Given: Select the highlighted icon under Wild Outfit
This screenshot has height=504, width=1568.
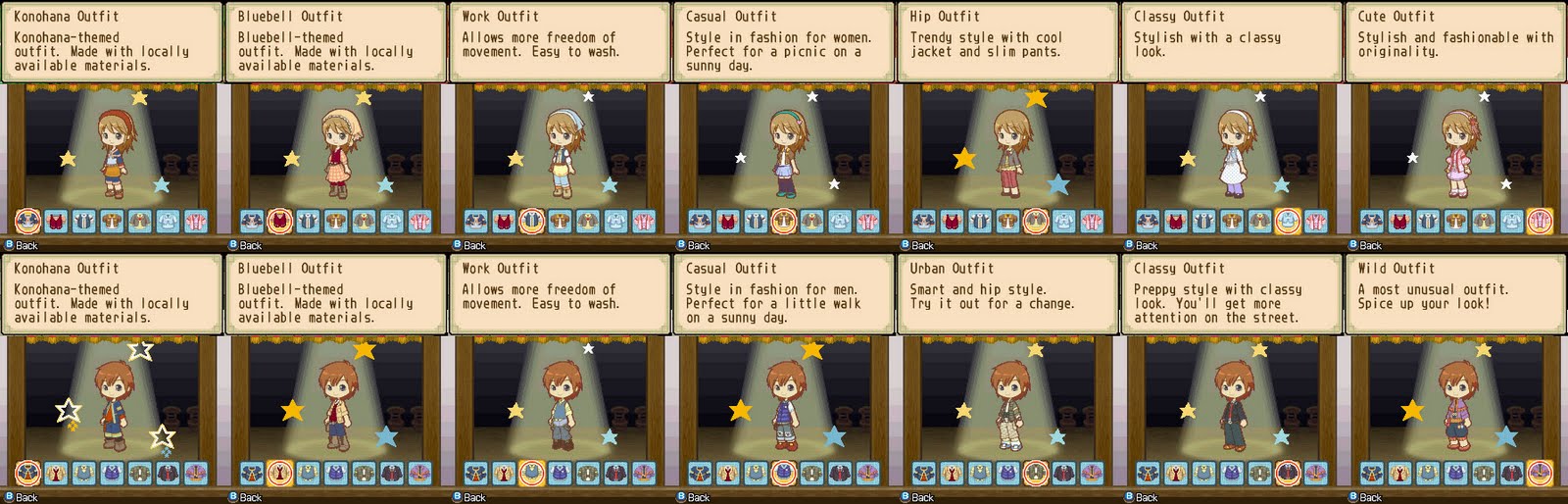Looking at the screenshot, I should pos(1540,475).
